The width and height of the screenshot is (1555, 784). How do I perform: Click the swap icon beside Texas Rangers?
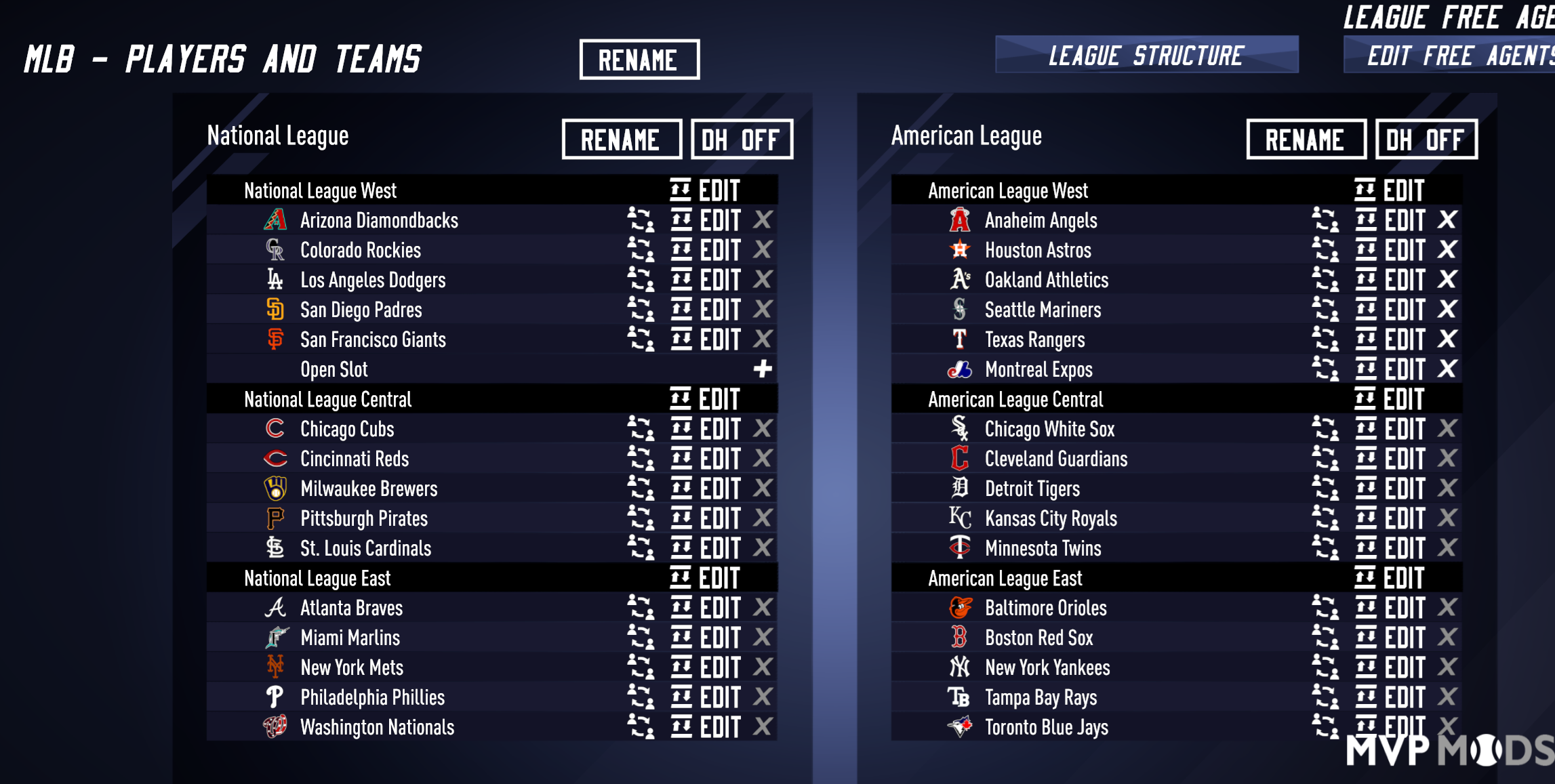(x=1326, y=339)
